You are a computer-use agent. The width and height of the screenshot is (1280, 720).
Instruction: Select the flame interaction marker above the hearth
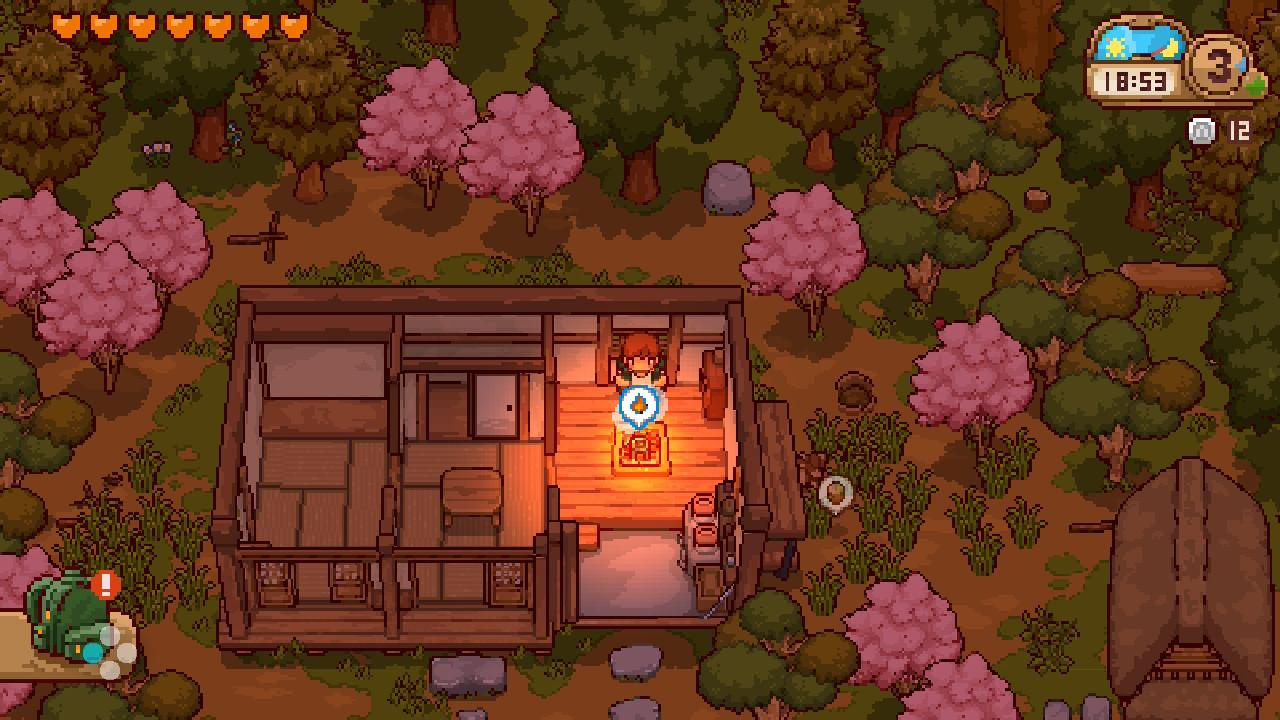pyautogui.click(x=638, y=406)
